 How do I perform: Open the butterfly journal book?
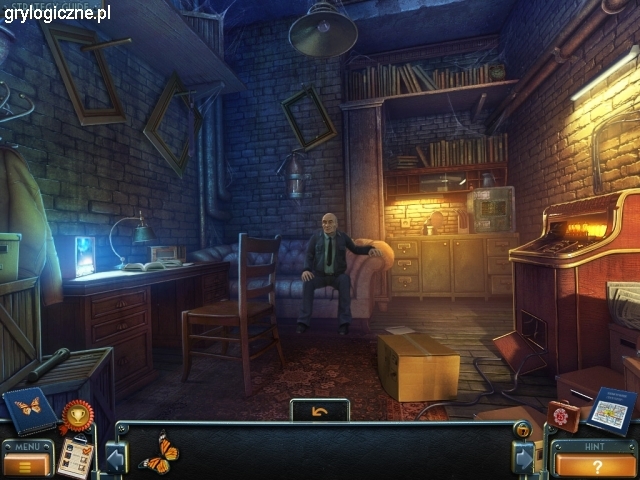click(29, 409)
